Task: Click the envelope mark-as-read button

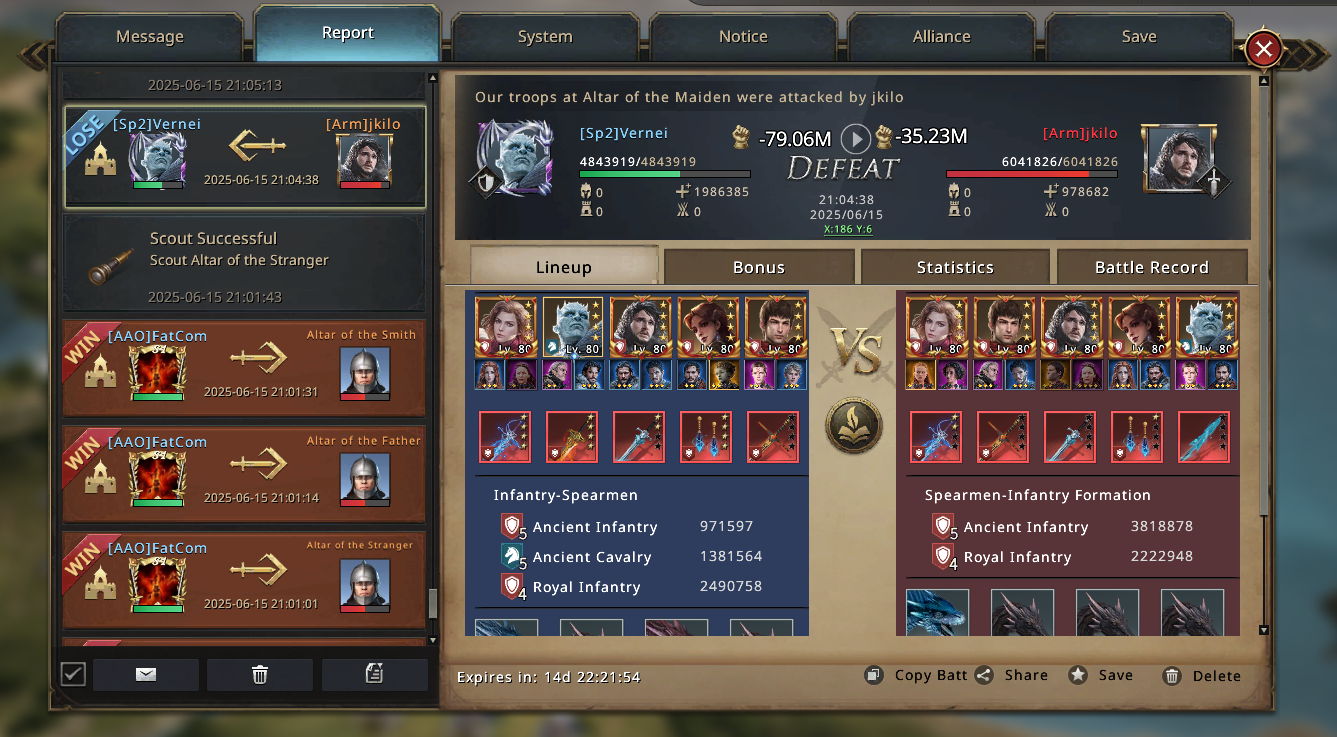Action: click(146, 675)
